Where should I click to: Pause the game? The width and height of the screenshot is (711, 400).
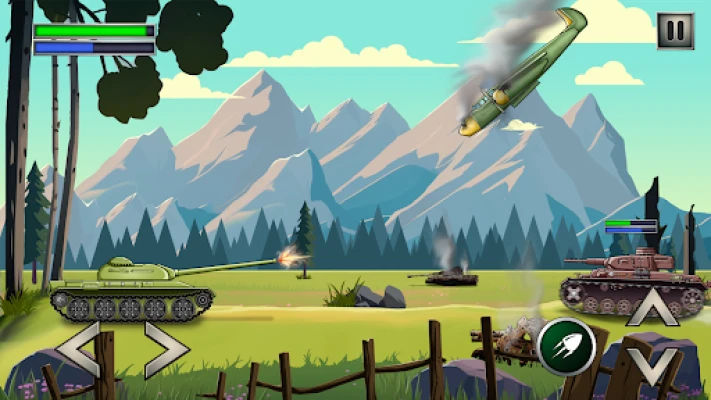pos(675,31)
